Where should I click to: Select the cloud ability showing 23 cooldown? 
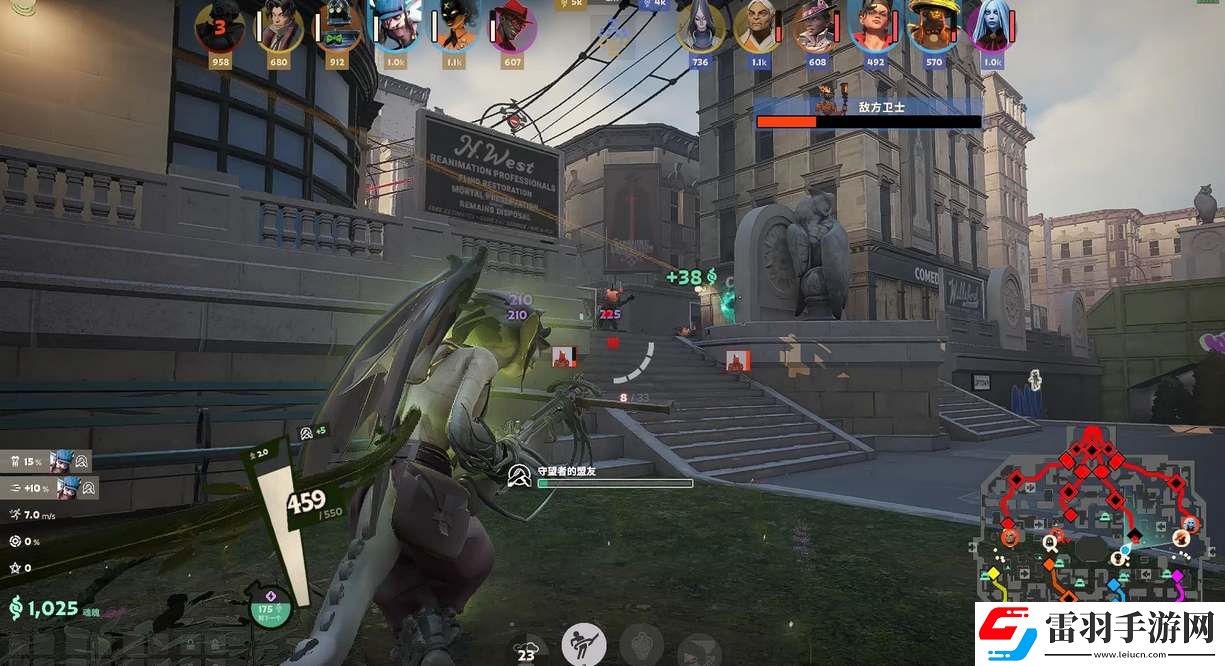pos(526,648)
